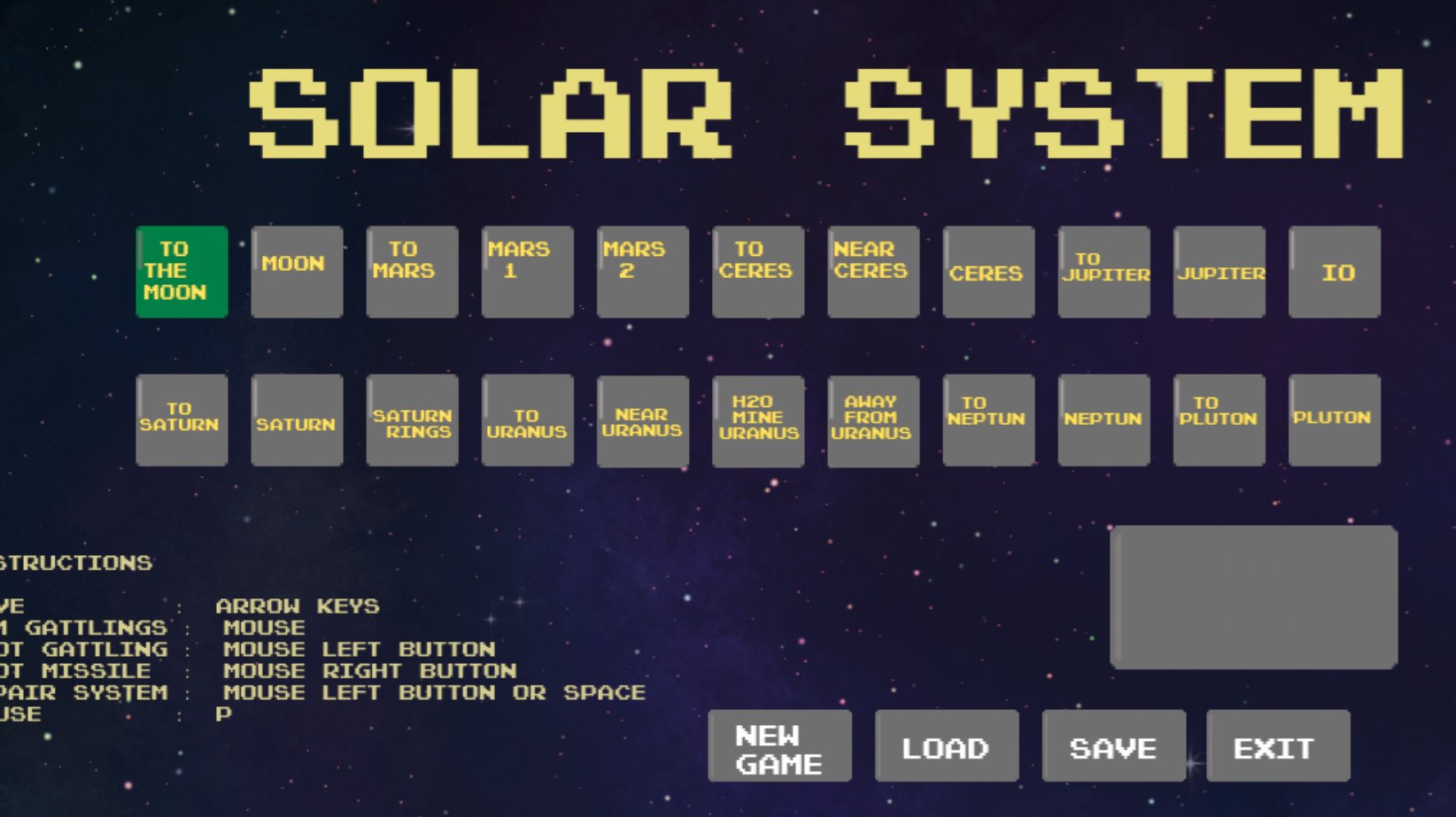The width and height of the screenshot is (1456, 817).
Task: Start the MARS 1 level
Action: click(x=526, y=271)
